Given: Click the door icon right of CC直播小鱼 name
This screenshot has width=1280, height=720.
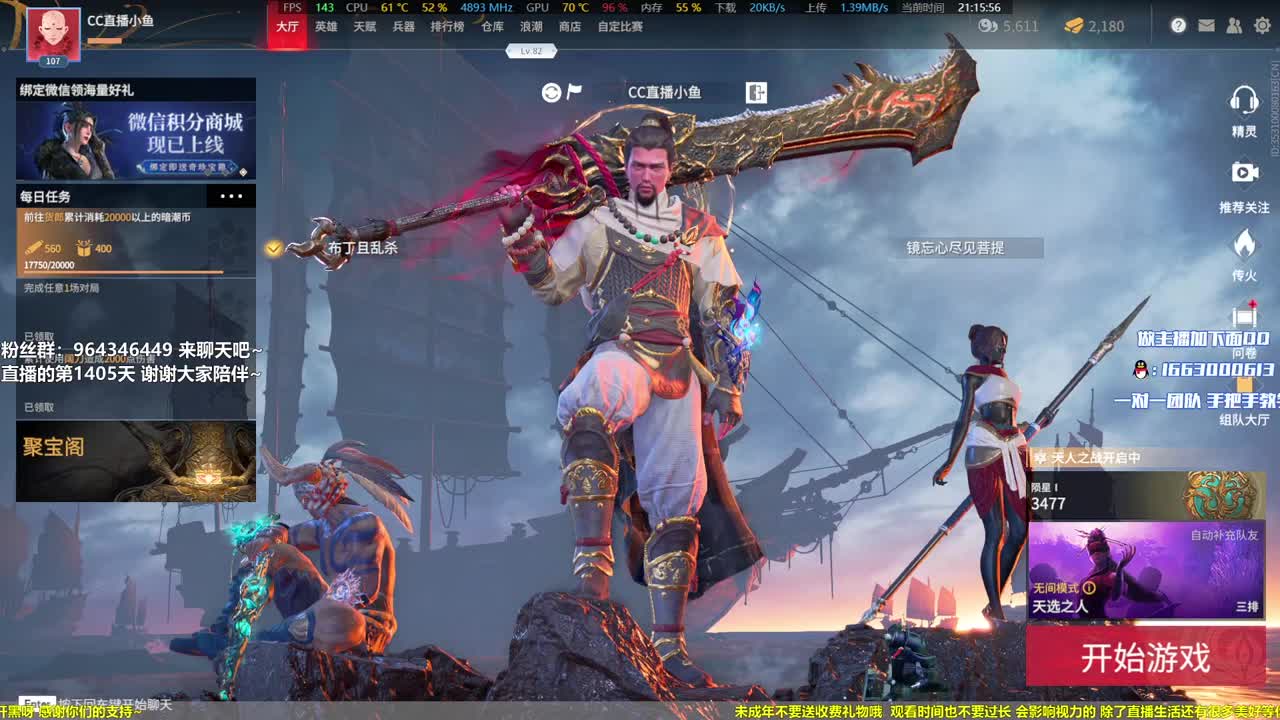Looking at the screenshot, I should [757, 92].
